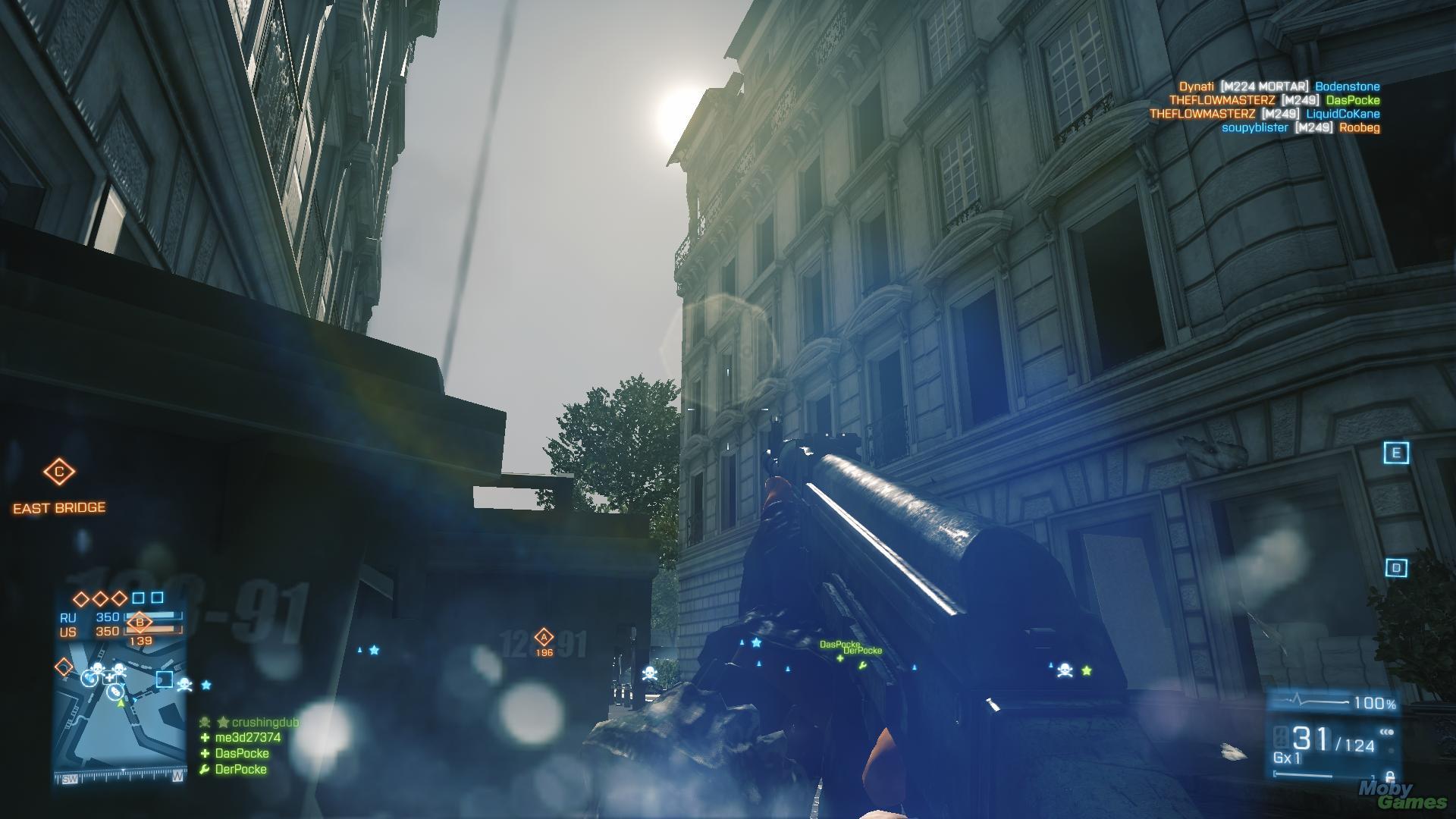Select the objective B diamond marker
The height and width of the screenshot is (819, 1456).
[x=140, y=623]
